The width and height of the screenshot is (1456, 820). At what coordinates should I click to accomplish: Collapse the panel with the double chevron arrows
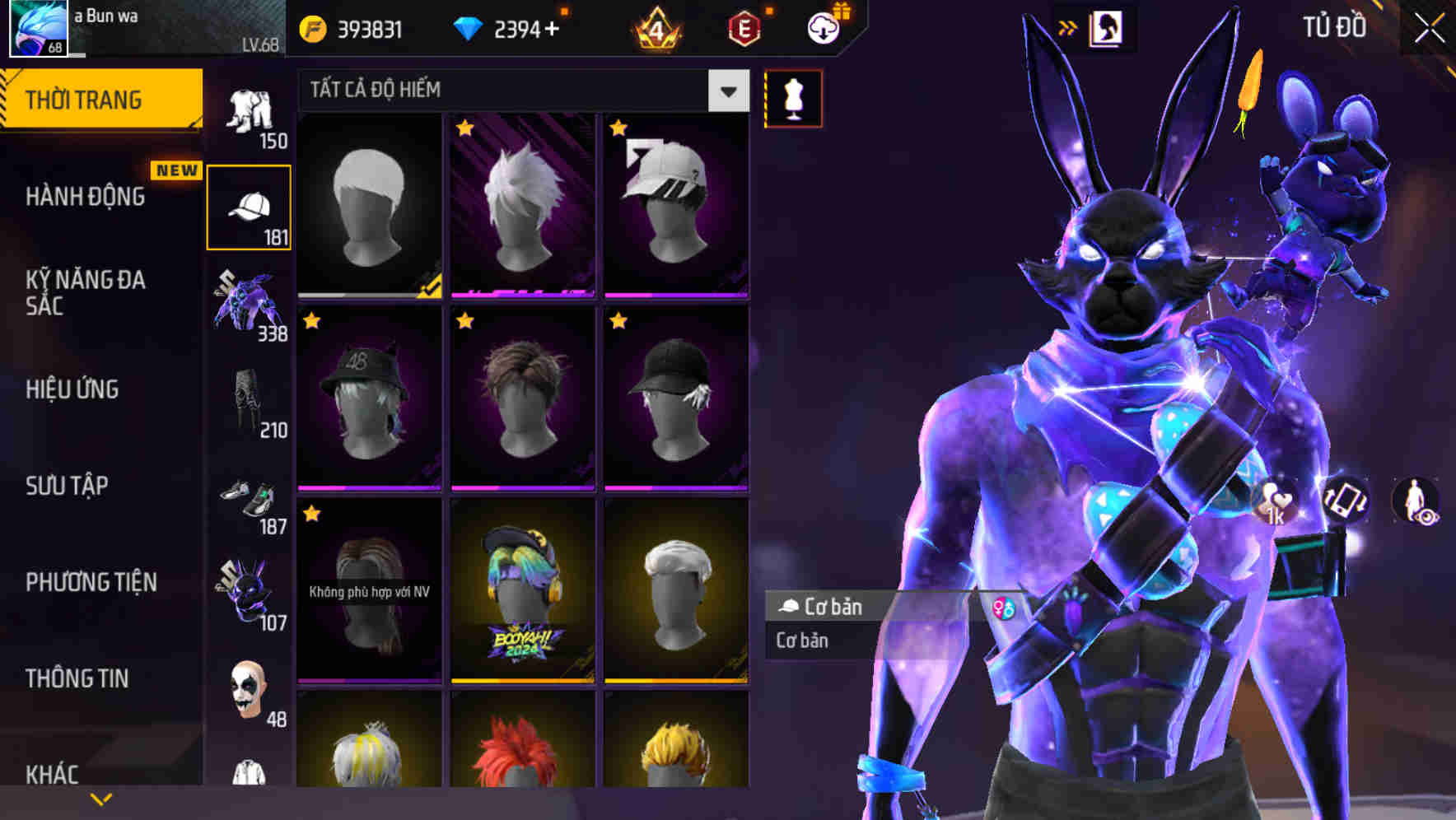pos(1067,27)
